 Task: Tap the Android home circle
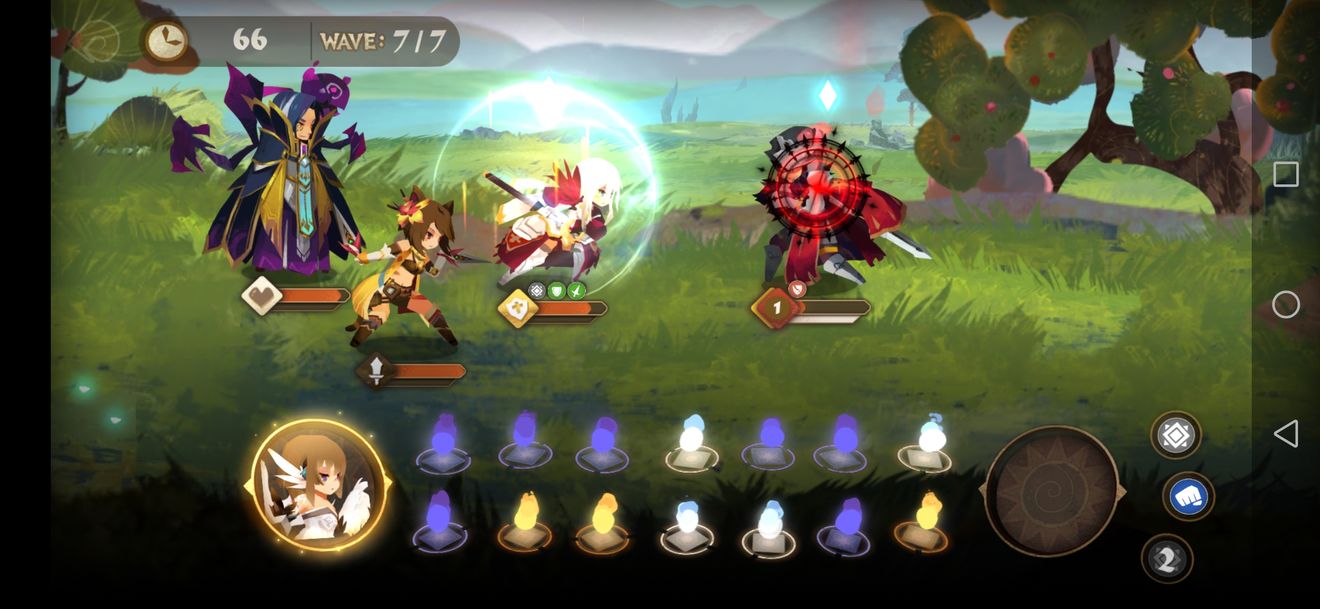point(1286,304)
